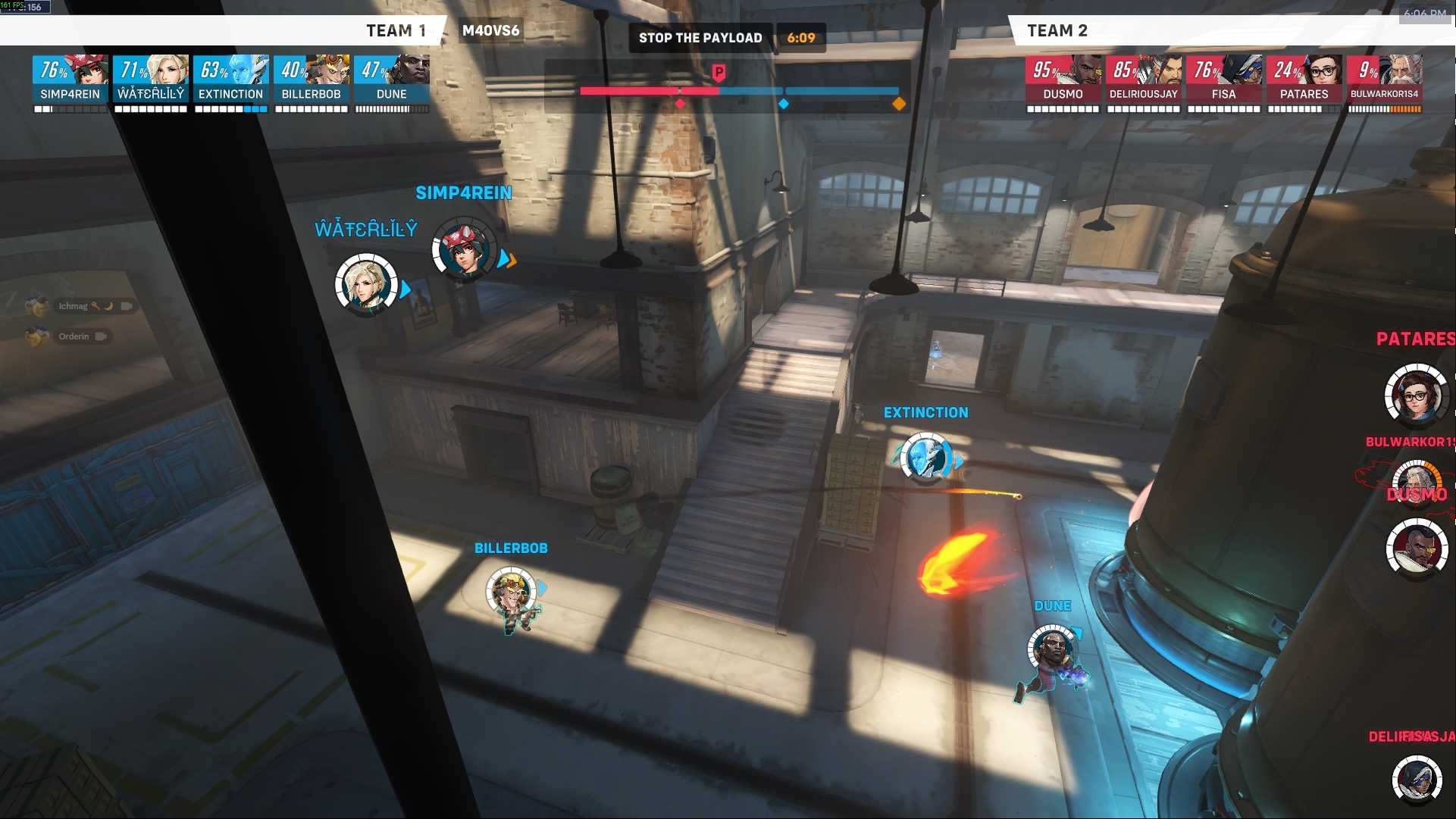Choose DELIRIOUSJAY's roster card on Team 2
The height and width of the screenshot is (819, 1456).
click(x=1143, y=79)
